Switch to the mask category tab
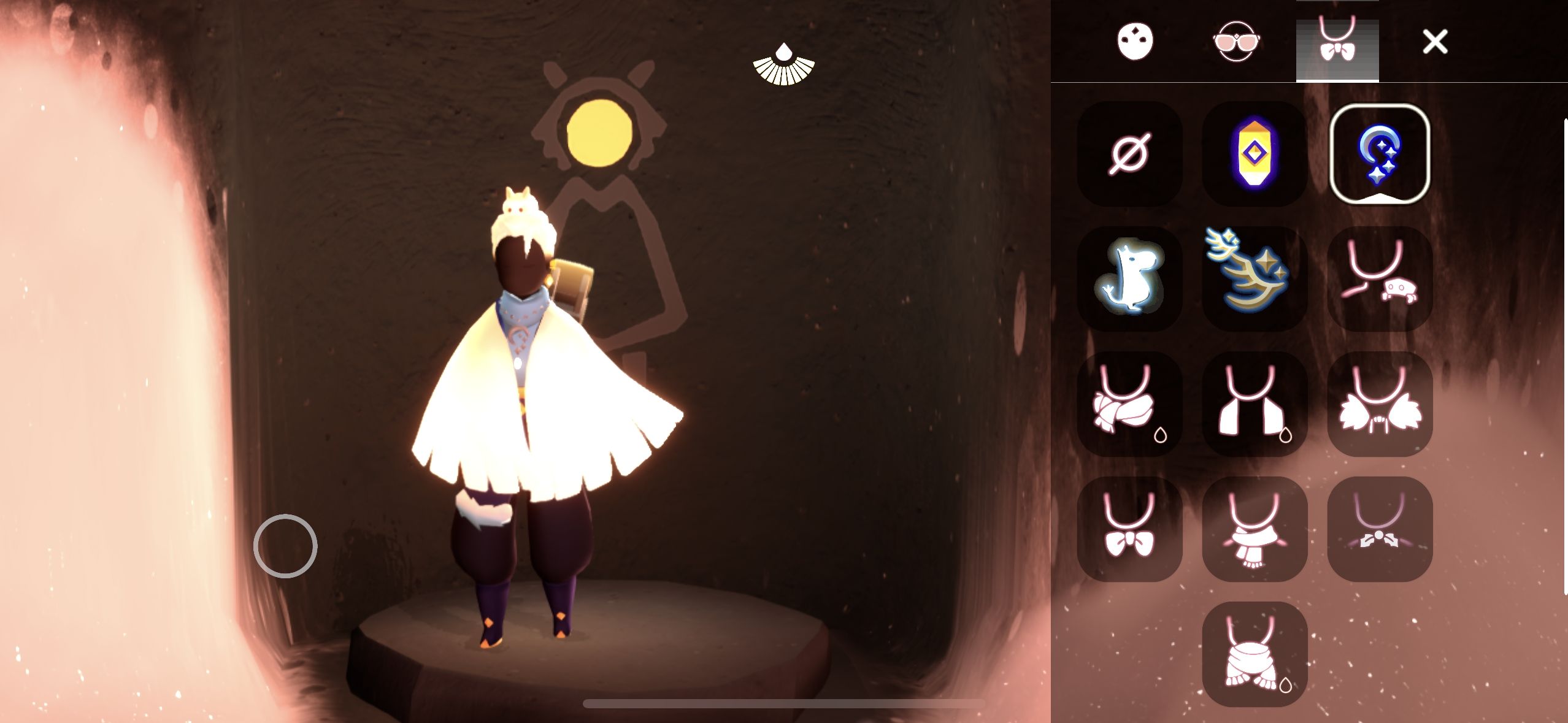Screen dimensions: 1568x723 pyautogui.click(x=1135, y=42)
